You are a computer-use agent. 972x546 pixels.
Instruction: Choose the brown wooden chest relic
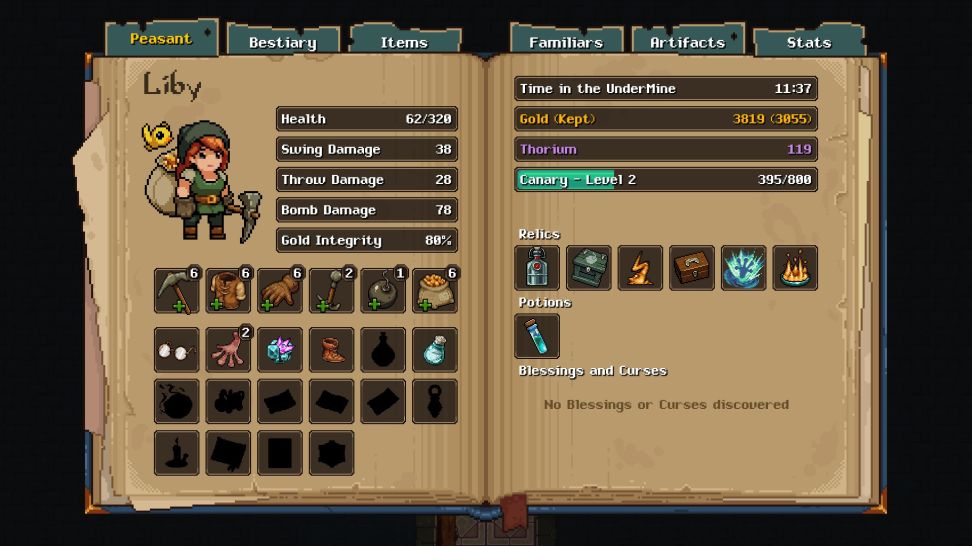692,268
